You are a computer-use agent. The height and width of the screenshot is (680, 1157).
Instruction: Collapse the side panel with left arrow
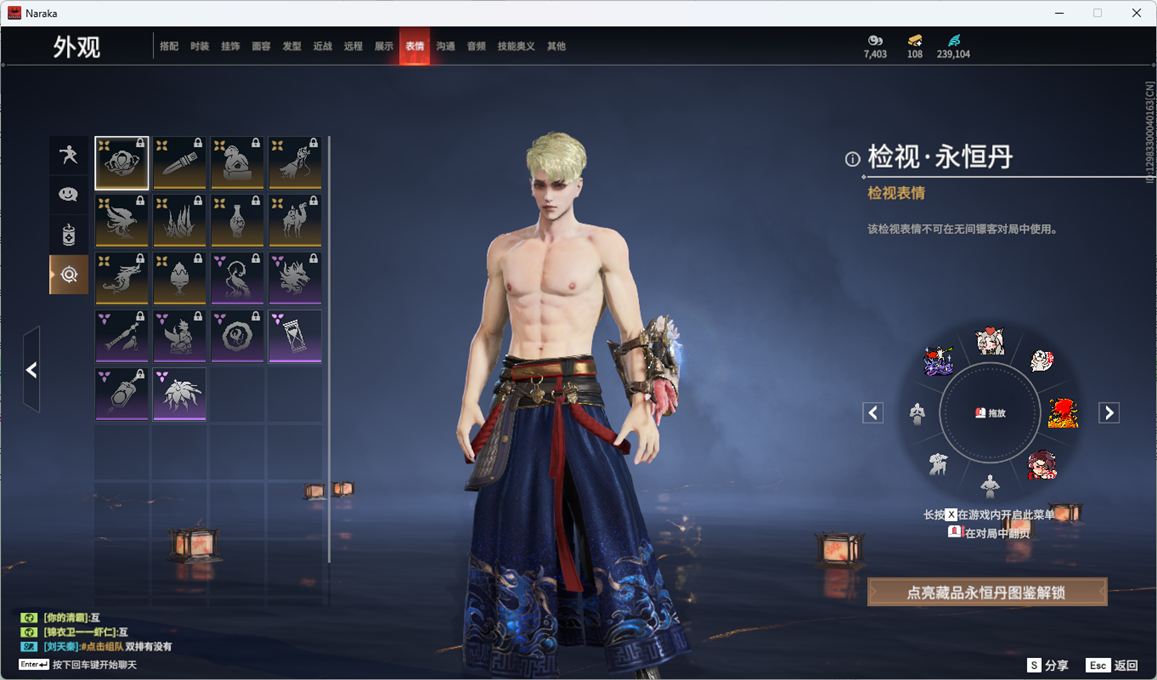(31, 370)
